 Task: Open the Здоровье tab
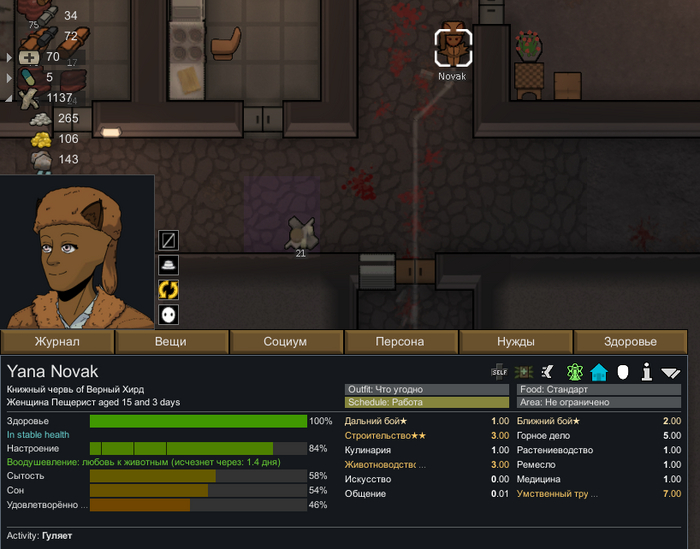pyautogui.click(x=631, y=341)
